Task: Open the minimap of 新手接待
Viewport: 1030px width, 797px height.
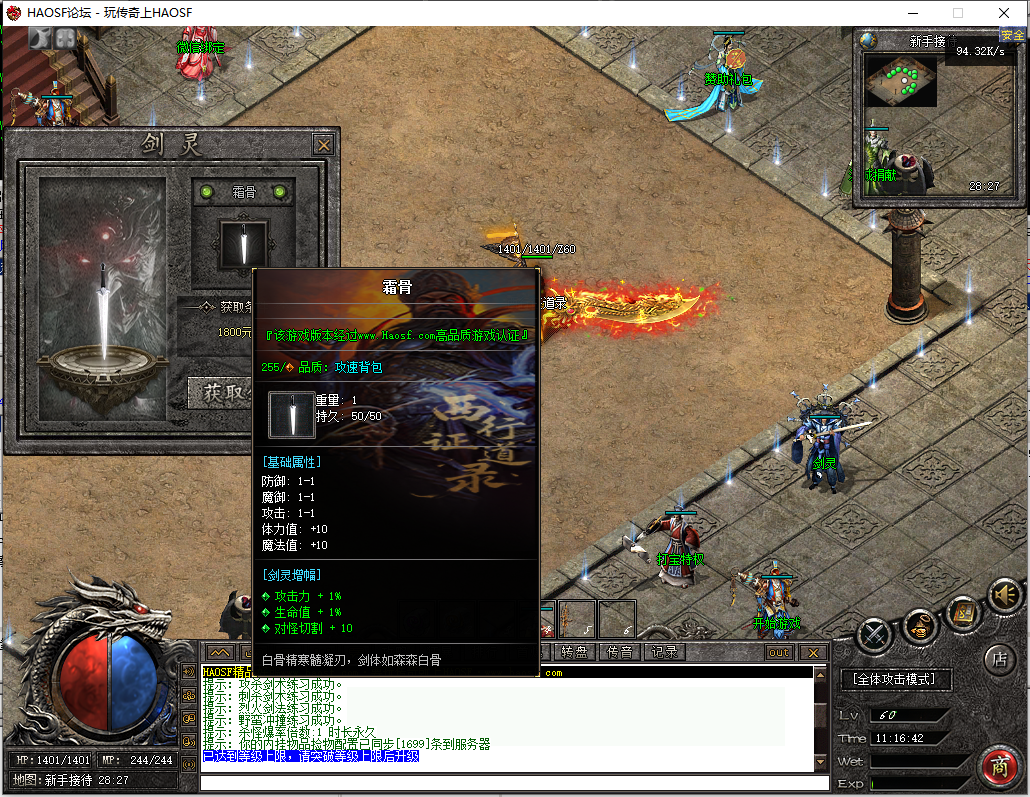Action: coord(900,81)
